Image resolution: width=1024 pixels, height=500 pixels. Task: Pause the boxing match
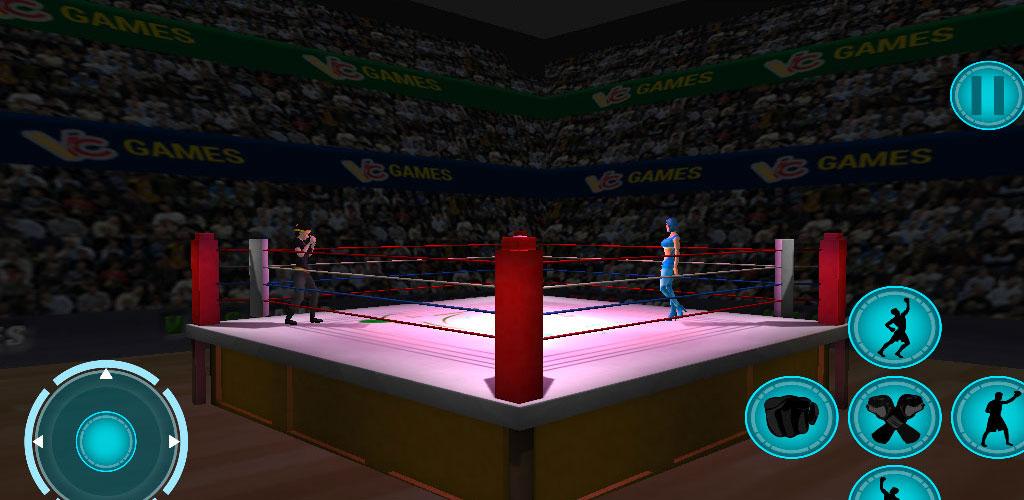point(986,95)
